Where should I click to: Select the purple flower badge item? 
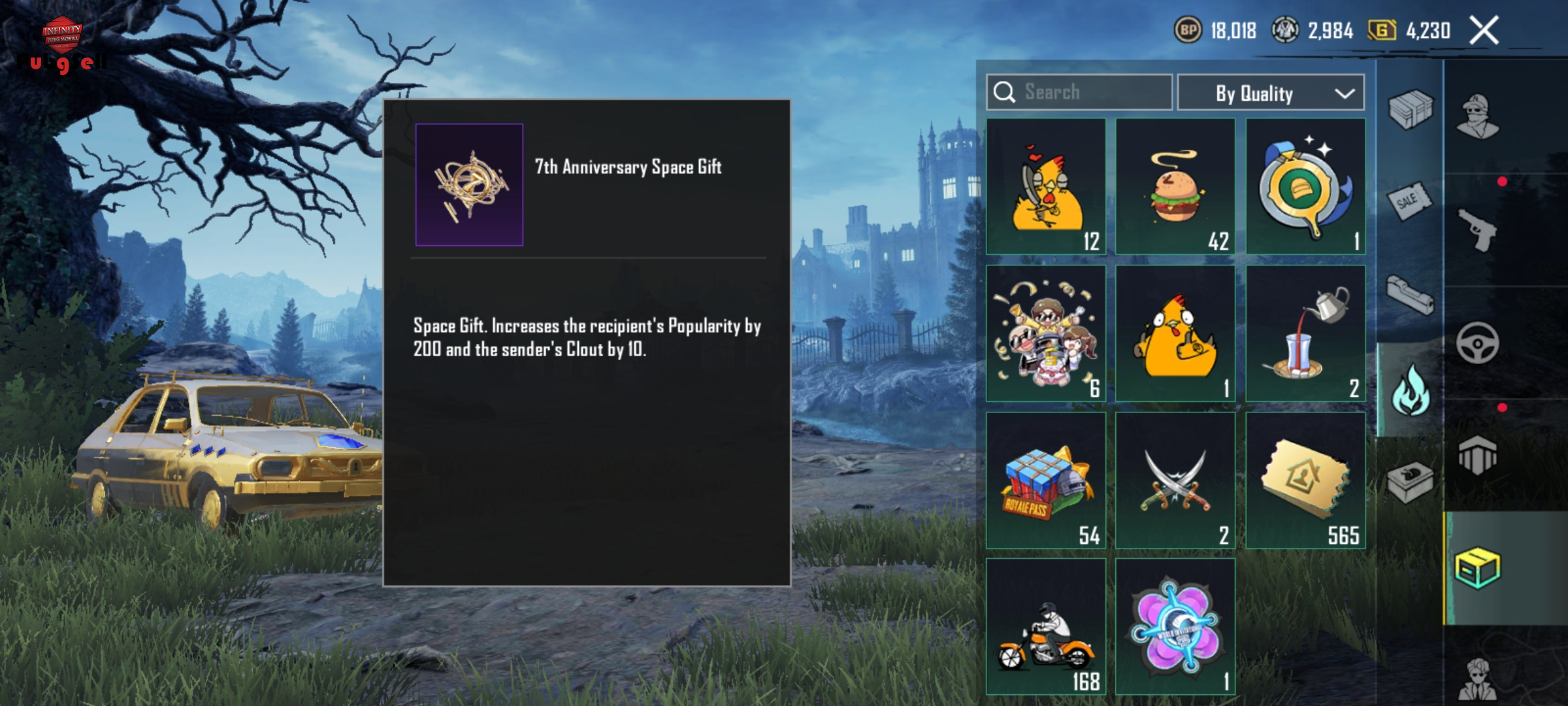(1175, 626)
